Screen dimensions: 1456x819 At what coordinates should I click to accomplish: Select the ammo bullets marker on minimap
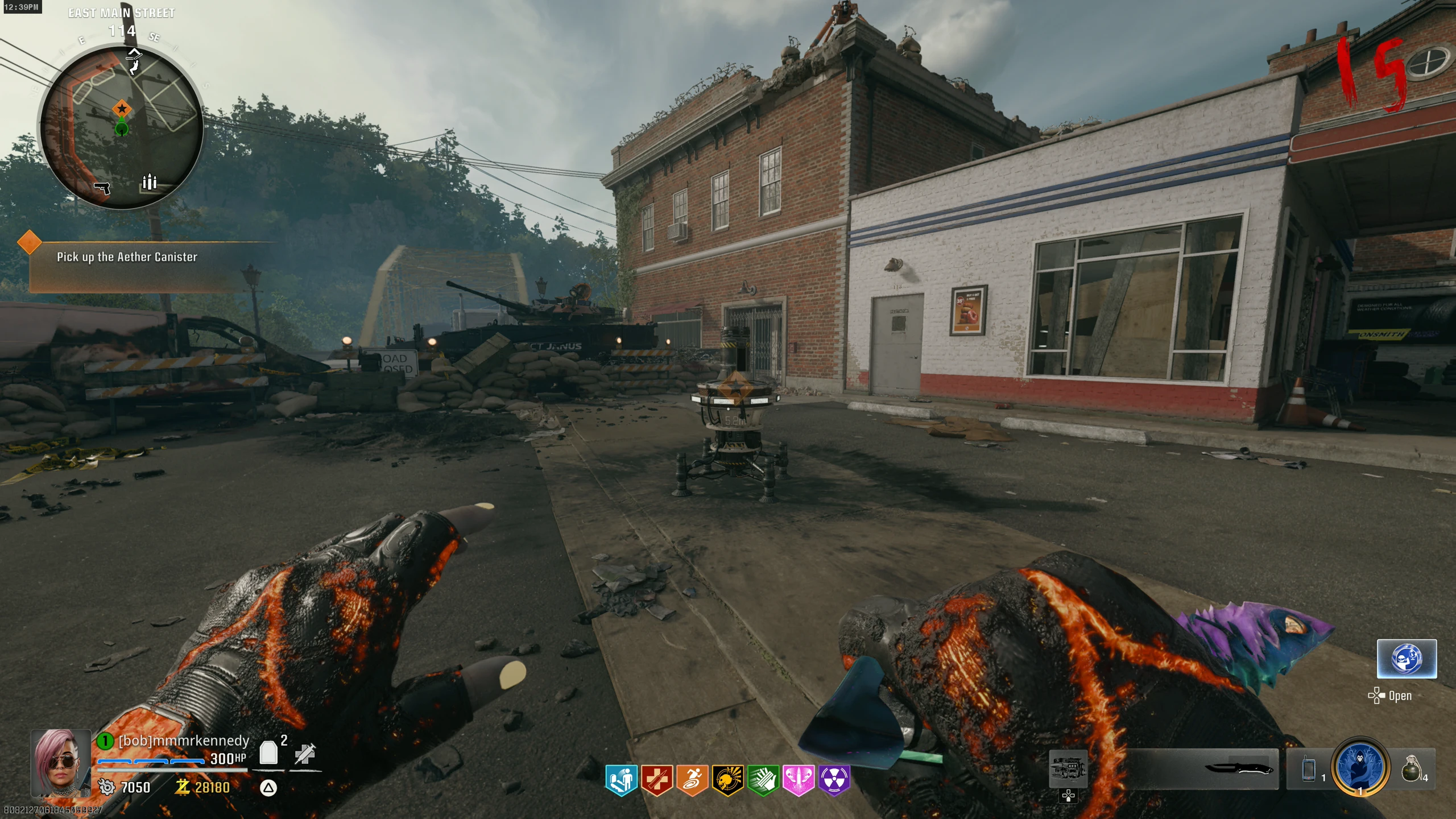pyautogui.click(x=149, y=181)
